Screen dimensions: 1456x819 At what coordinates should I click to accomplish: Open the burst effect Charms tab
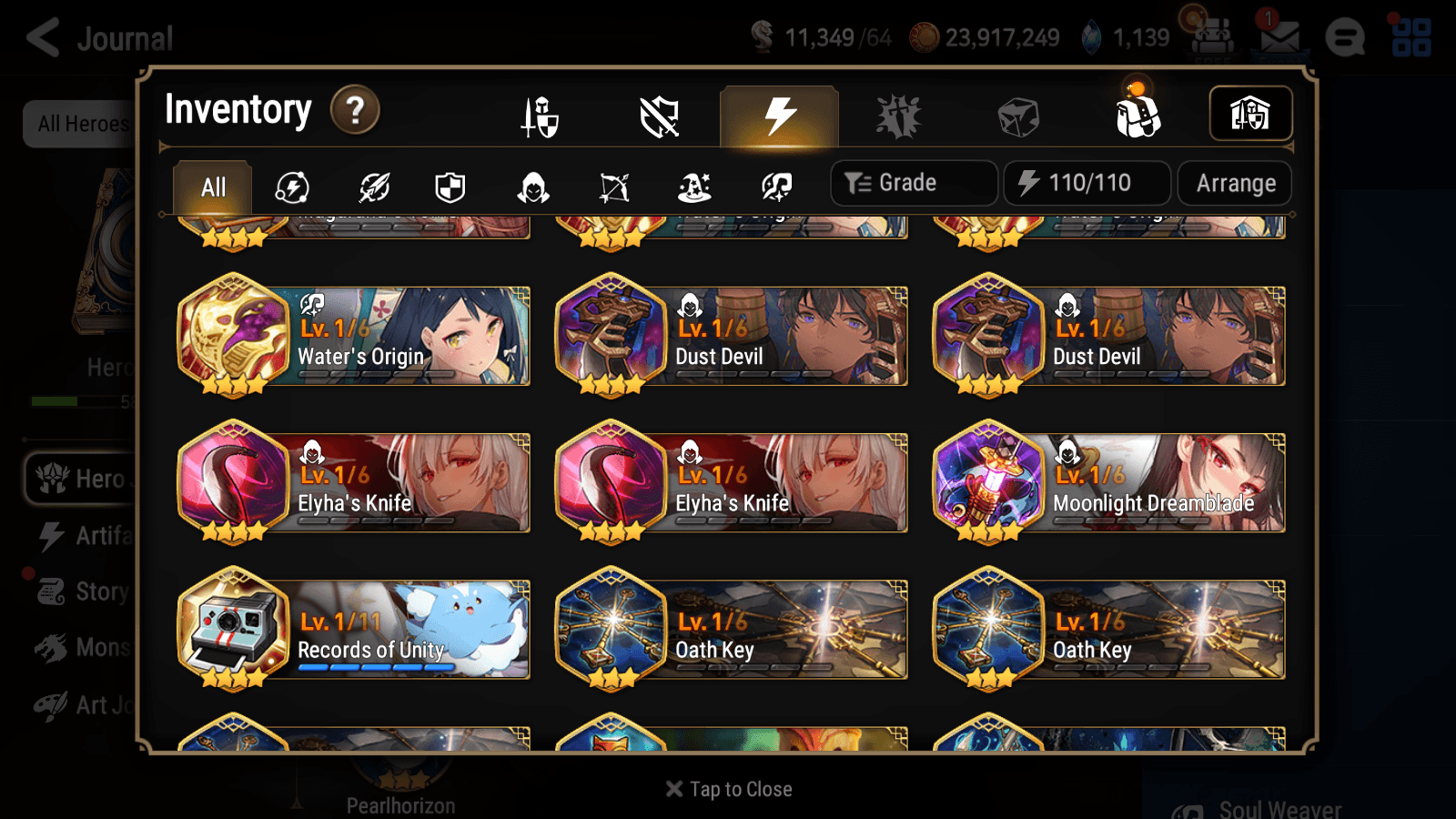coord(899,116)
